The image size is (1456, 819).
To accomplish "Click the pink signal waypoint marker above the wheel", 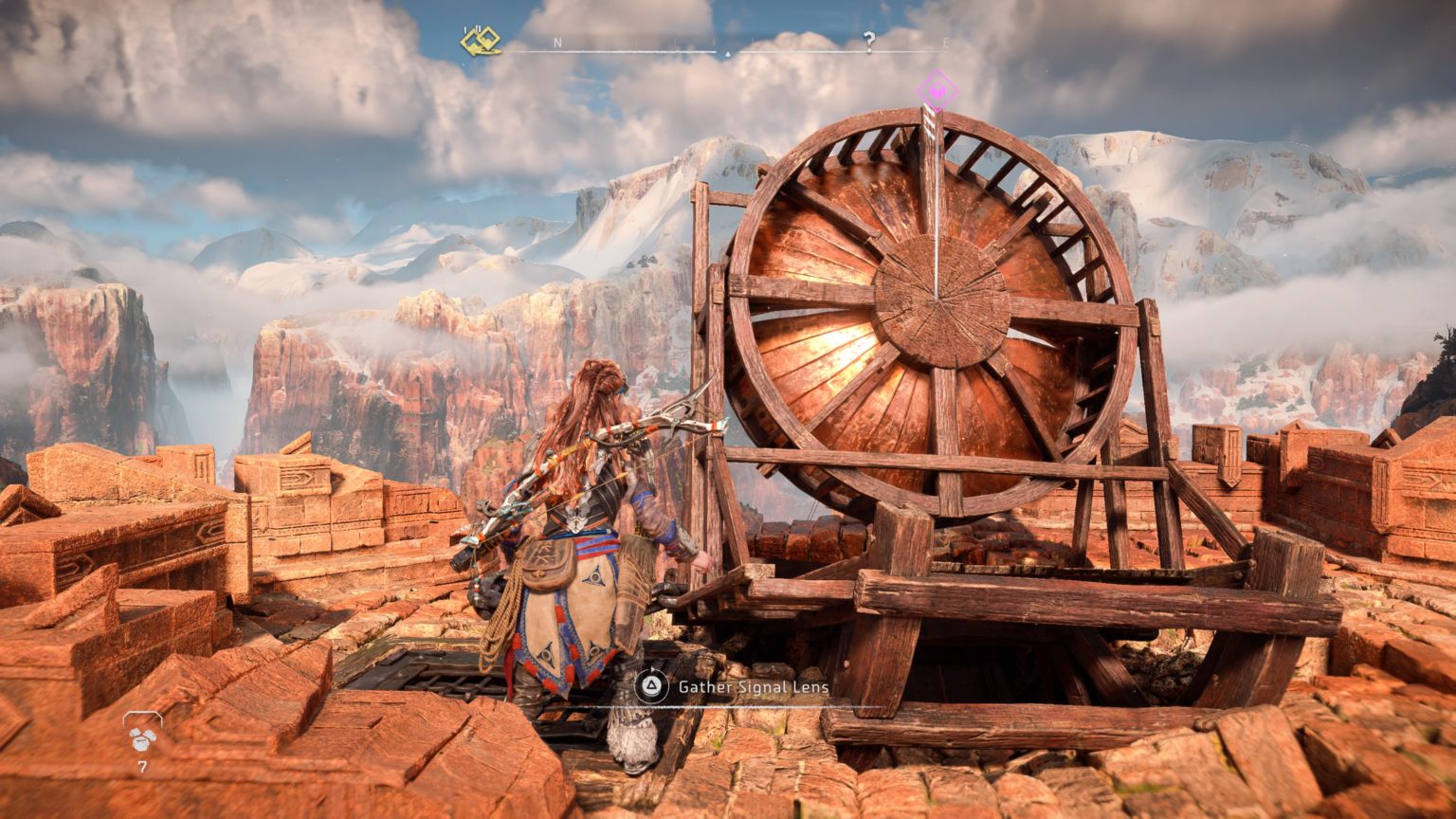I will (x=937, y=91).
